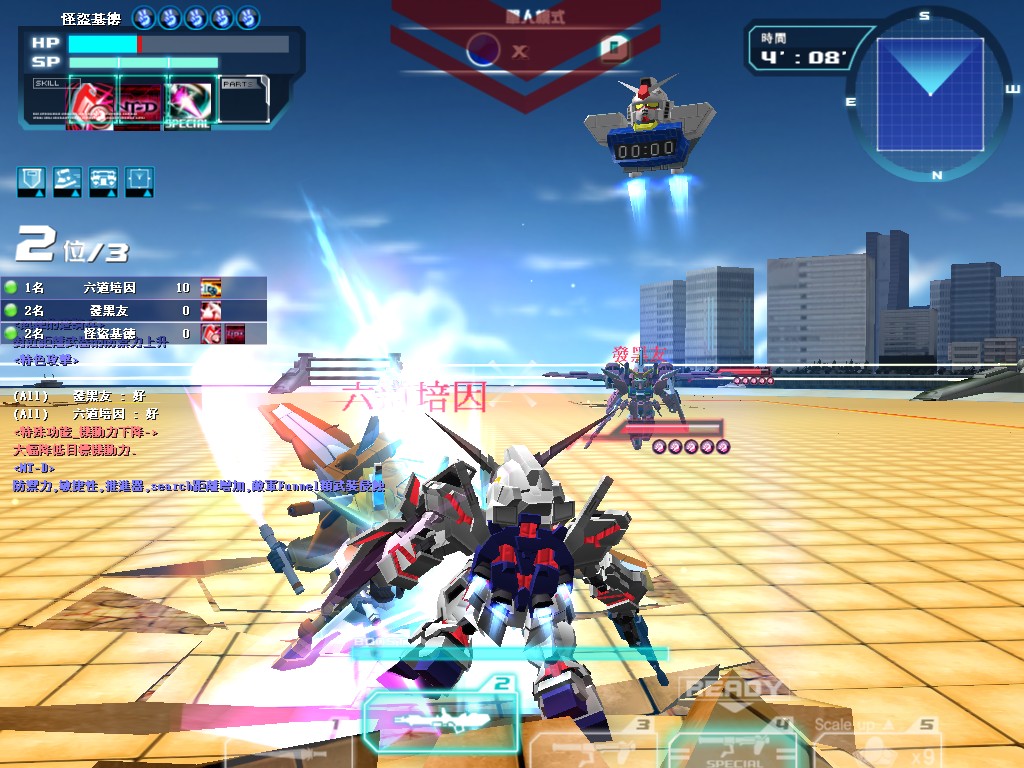This screenshot has height=768, width=1024.
Task: Select the shield status icon
Action: pyautogui.click(x=31, y=181)
